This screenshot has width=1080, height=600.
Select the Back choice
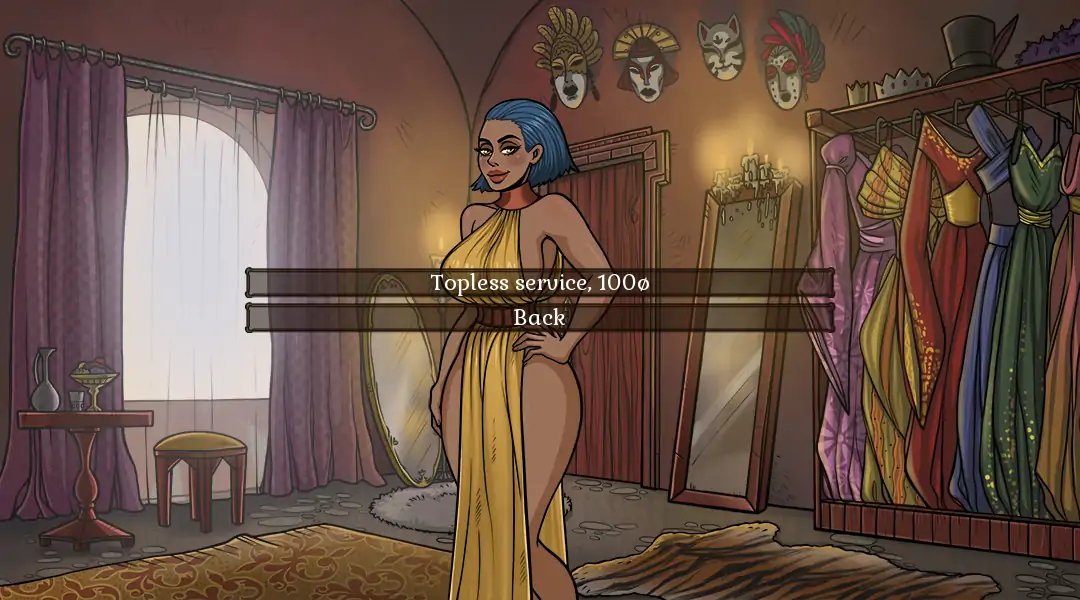pyautogui.click(x=540, y=318)
